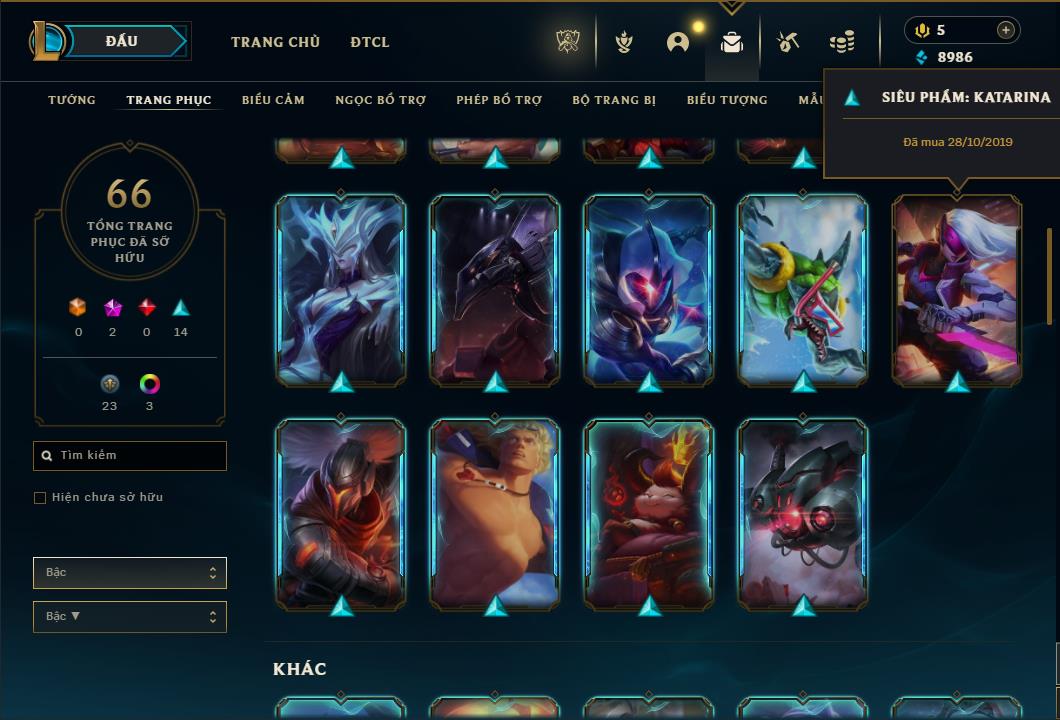Open the BIỂU TƯỢNG tab
This screenshot has width=1060, height=720.
pos(727,100)
